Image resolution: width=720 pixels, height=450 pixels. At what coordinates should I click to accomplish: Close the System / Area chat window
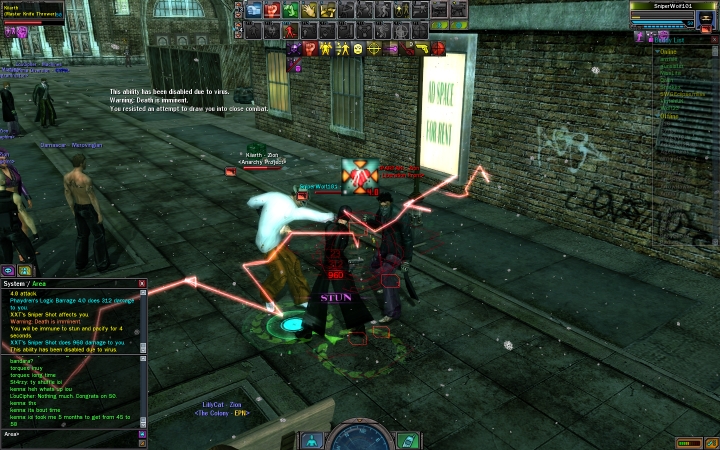(142, 284)
